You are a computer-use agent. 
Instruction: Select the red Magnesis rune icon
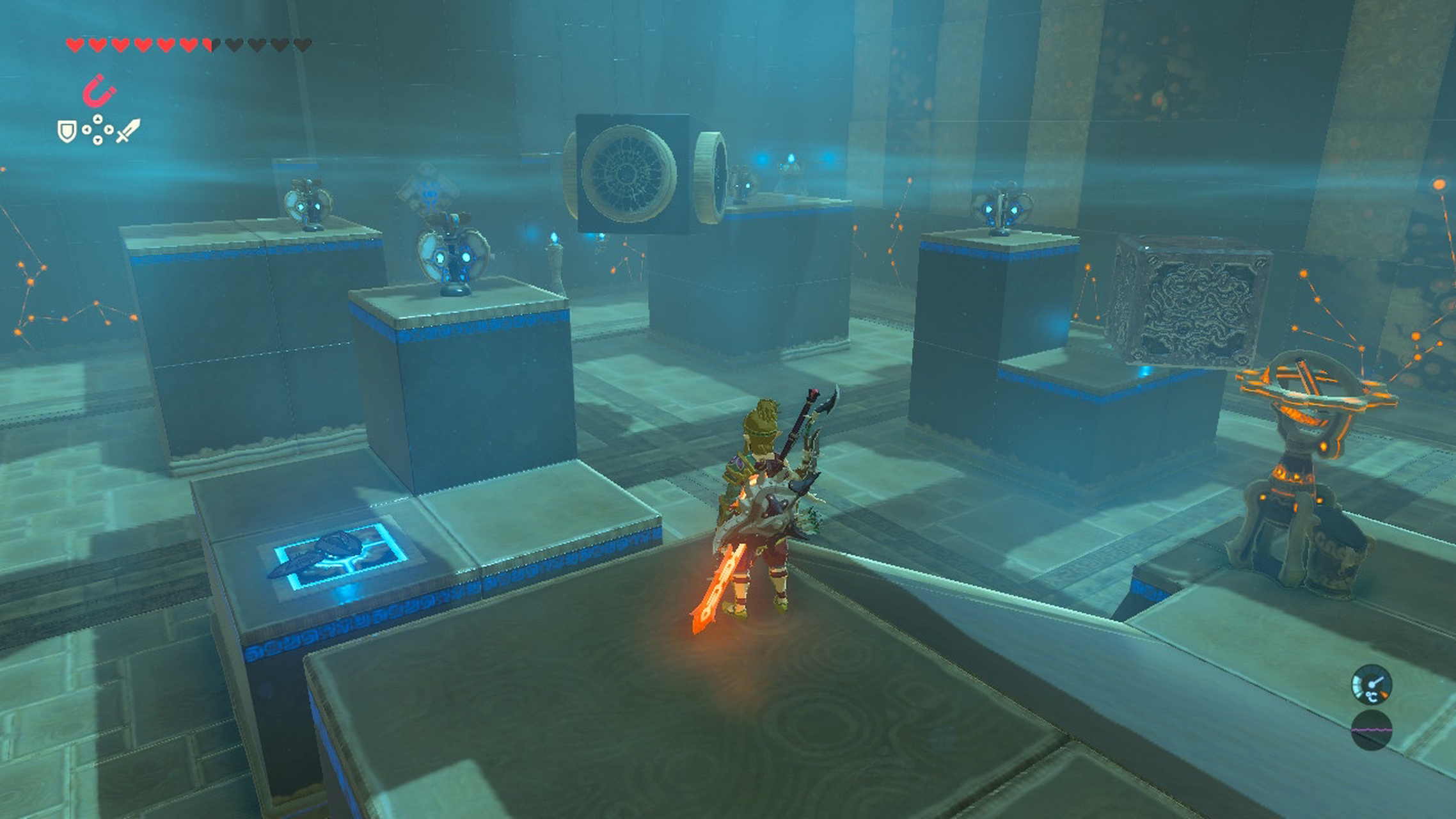coord(99,91)
